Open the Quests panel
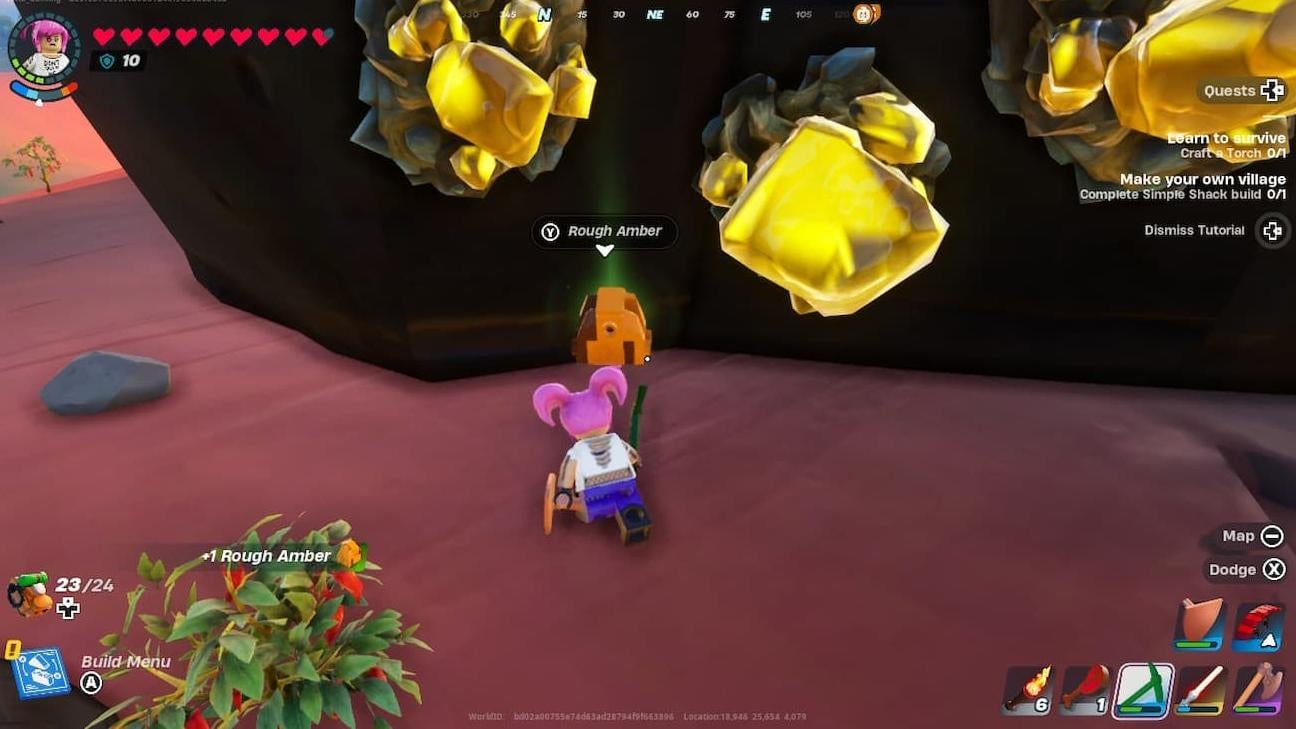This screenshot has height=729, width=1296. 1242,90
